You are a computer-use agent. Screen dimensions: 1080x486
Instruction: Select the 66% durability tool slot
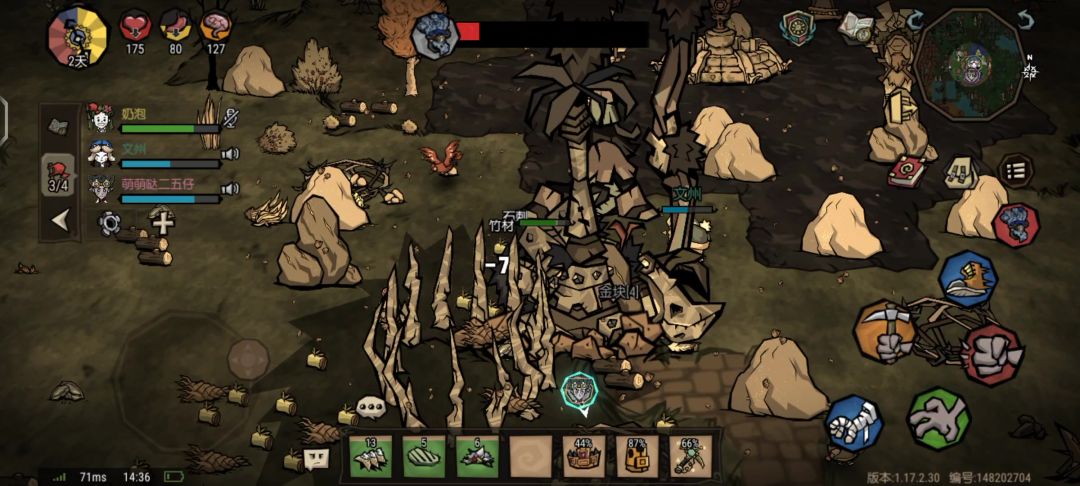(690, 456)
